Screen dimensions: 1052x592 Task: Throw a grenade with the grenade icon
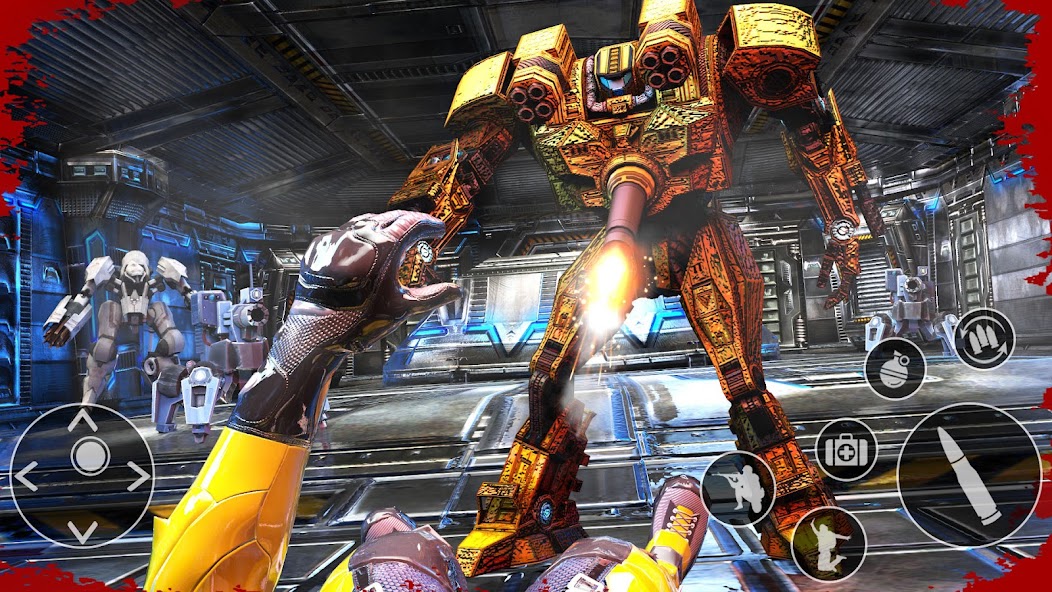point(894,368)
